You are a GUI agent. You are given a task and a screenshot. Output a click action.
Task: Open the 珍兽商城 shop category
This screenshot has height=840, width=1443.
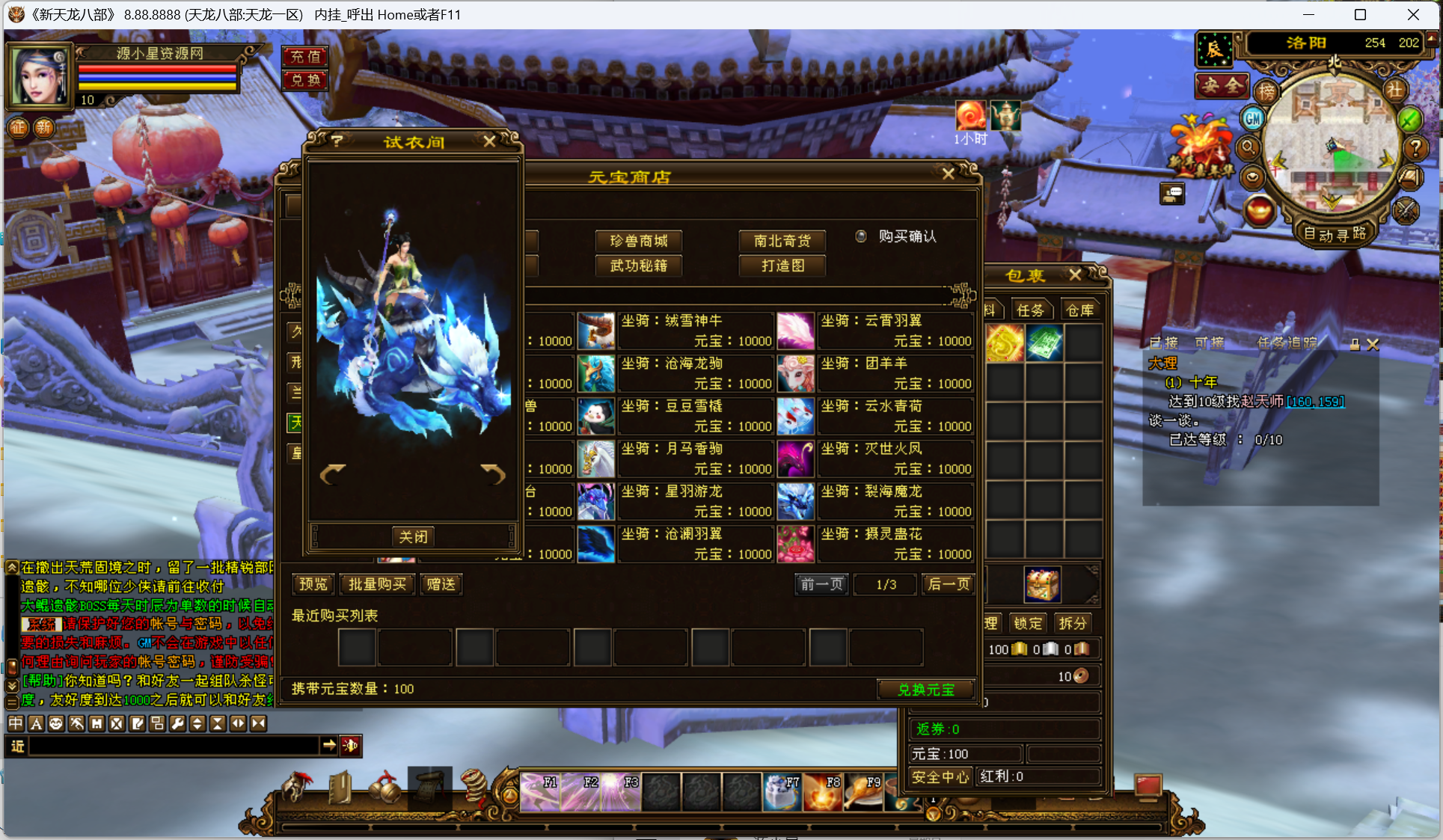click(x=638, y=241)
